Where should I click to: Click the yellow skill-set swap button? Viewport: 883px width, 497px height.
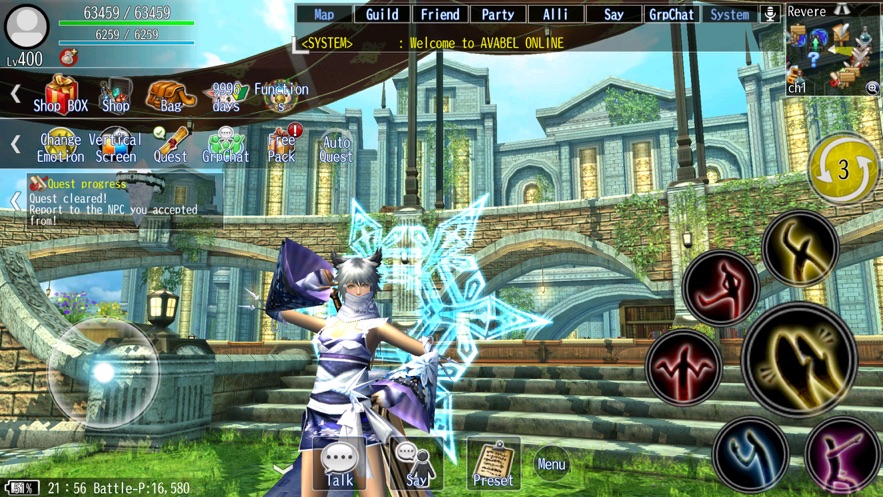(x=843, y=168)
